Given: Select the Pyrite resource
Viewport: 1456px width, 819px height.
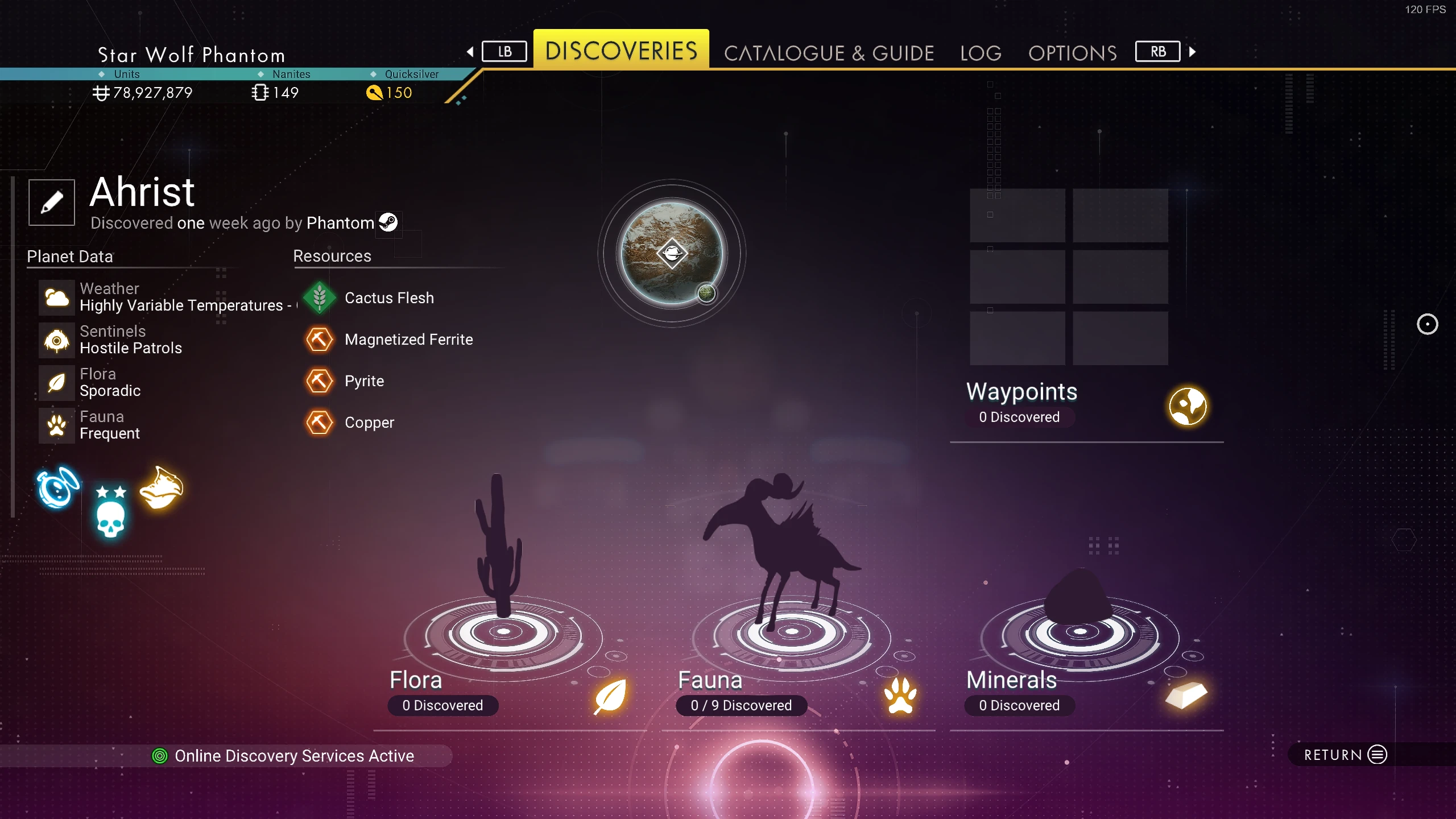Looking at the screenshot, I should point(364,381).
